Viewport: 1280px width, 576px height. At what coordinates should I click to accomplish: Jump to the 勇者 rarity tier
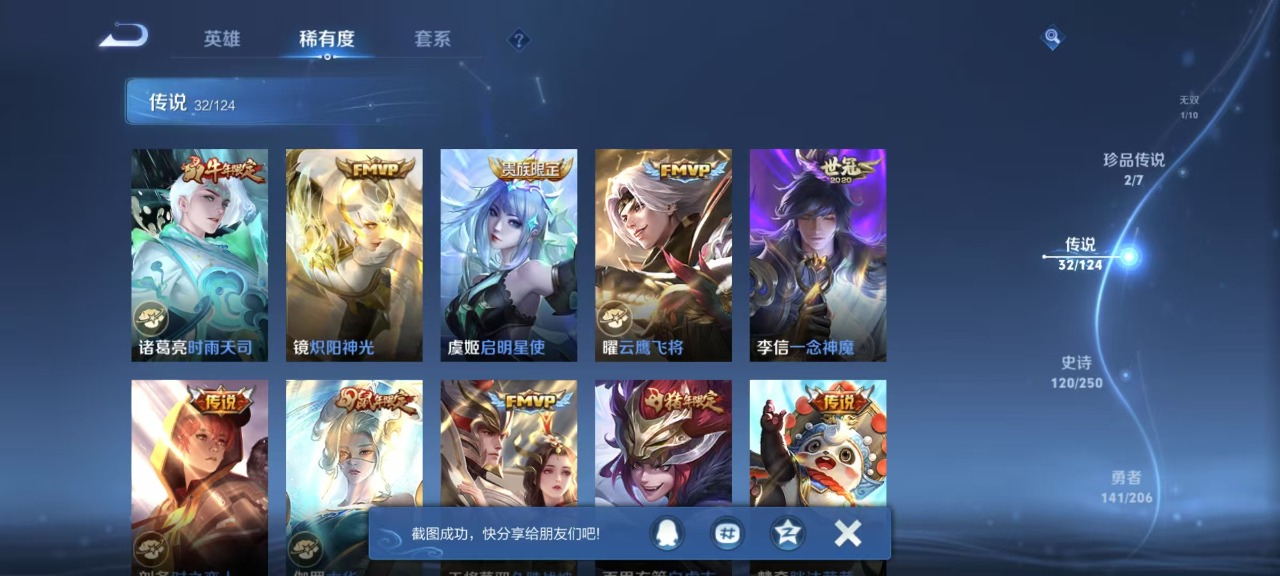[x=1126, y=486]
